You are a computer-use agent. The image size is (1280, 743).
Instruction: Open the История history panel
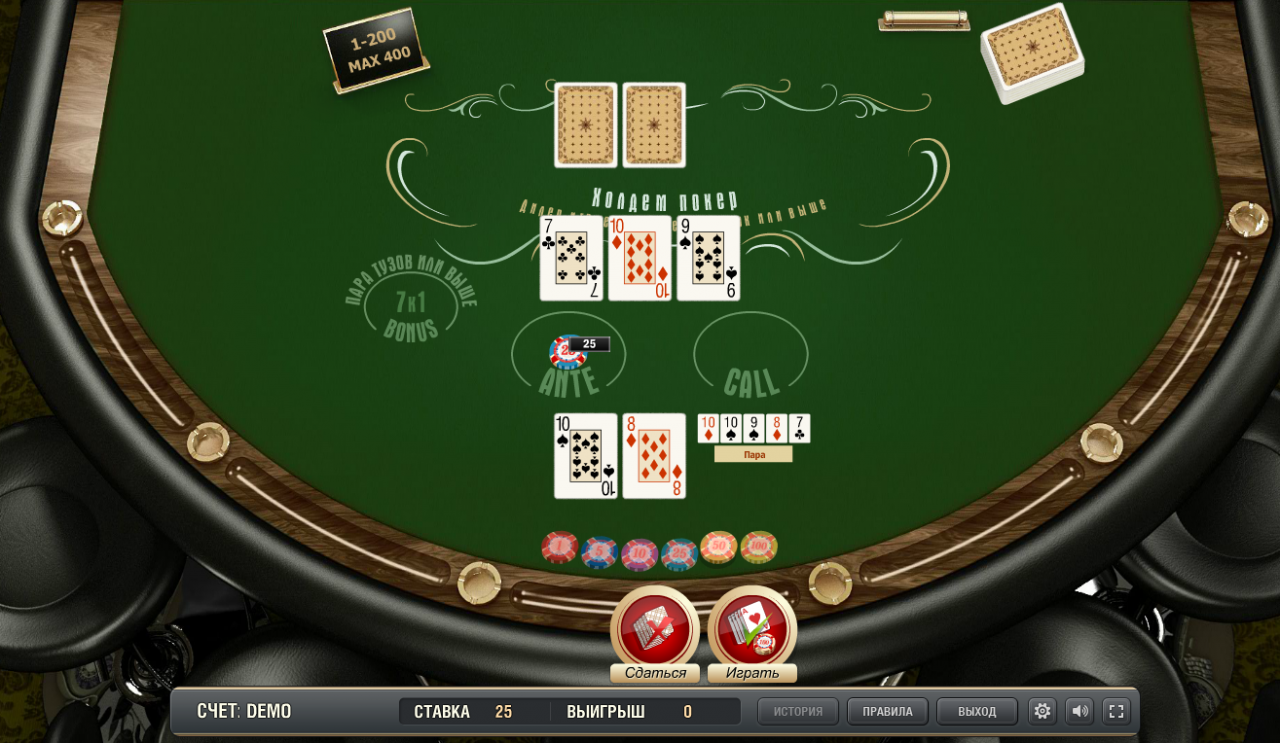point(798,711)
